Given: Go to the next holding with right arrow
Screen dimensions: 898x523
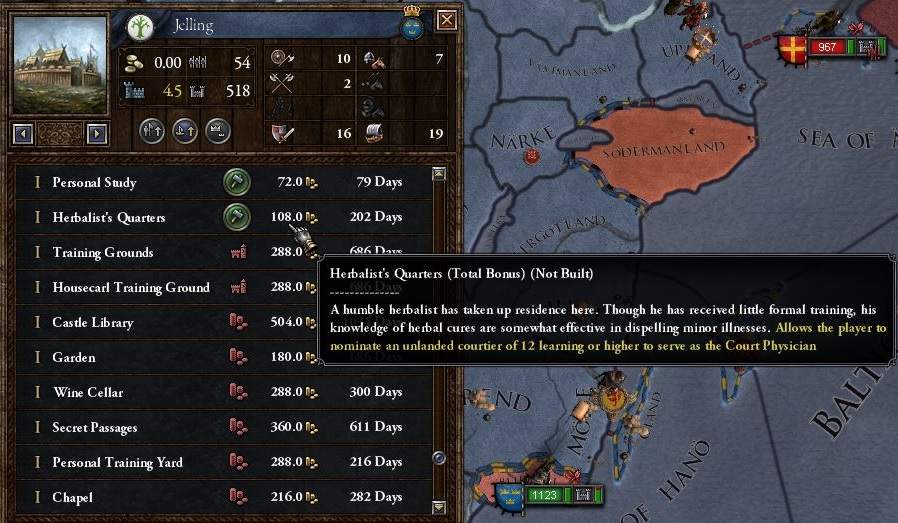Looking at the screenshot, I should point(97,133).
